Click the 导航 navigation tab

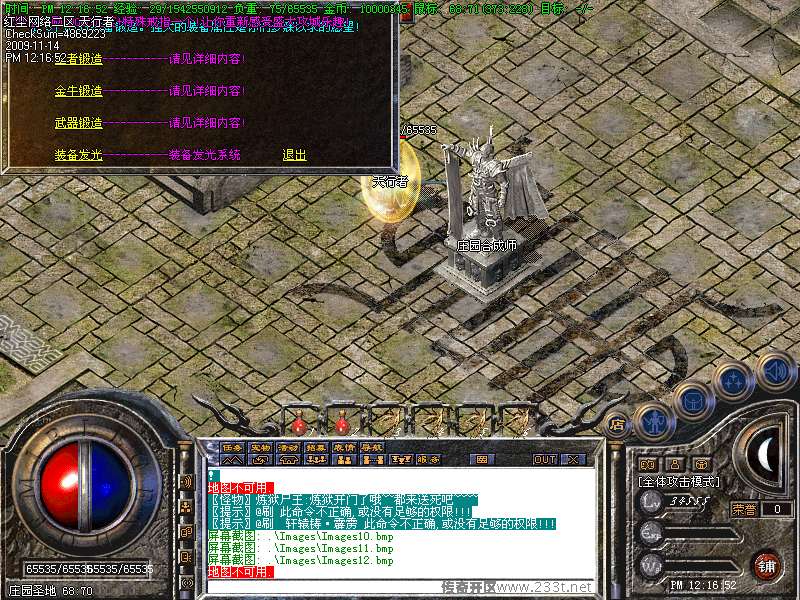[x=372, y=447]
